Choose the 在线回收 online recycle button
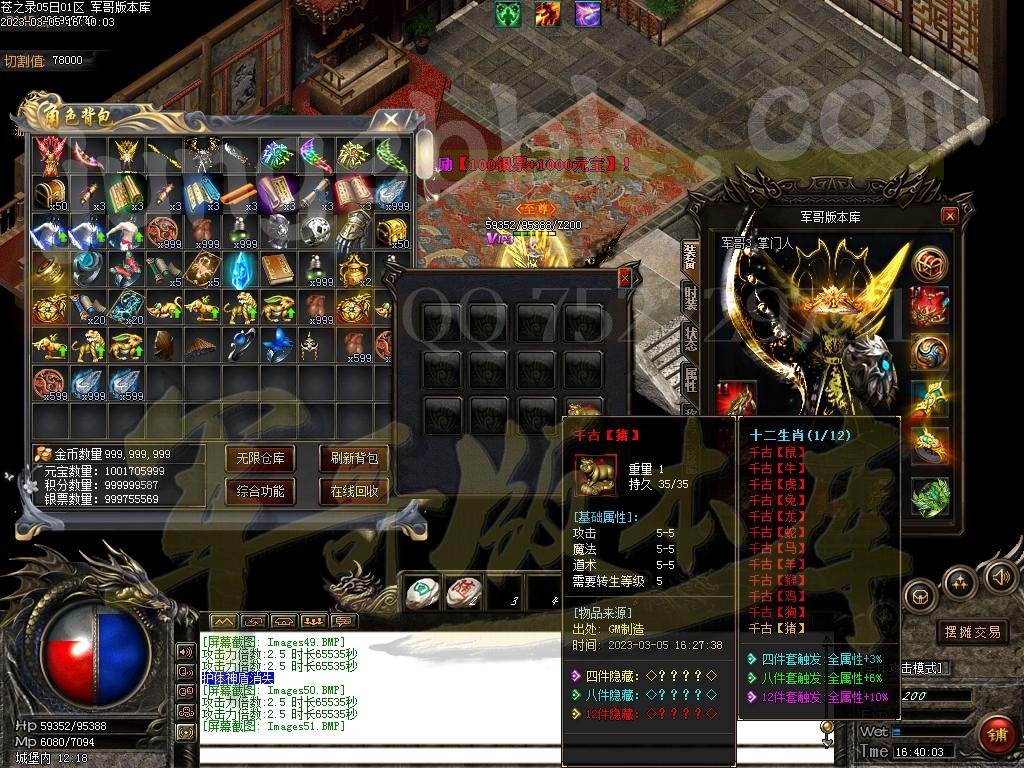The image size is (1024, 768). click(x=354, y=491)
